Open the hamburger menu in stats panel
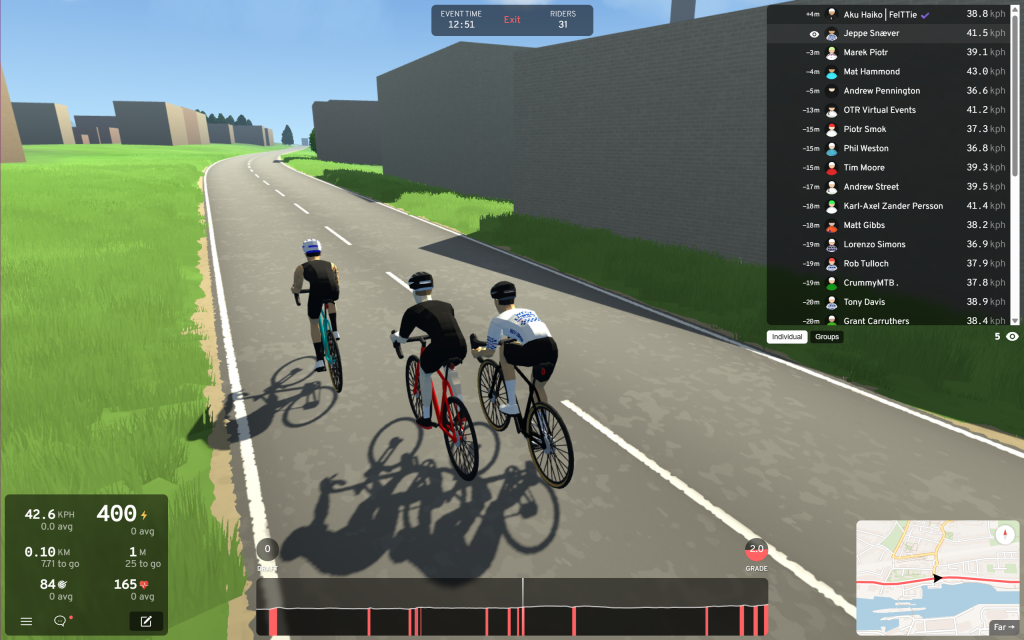Image resolution: width=1024 pixels, height=640 pixels. coord(26,621)
